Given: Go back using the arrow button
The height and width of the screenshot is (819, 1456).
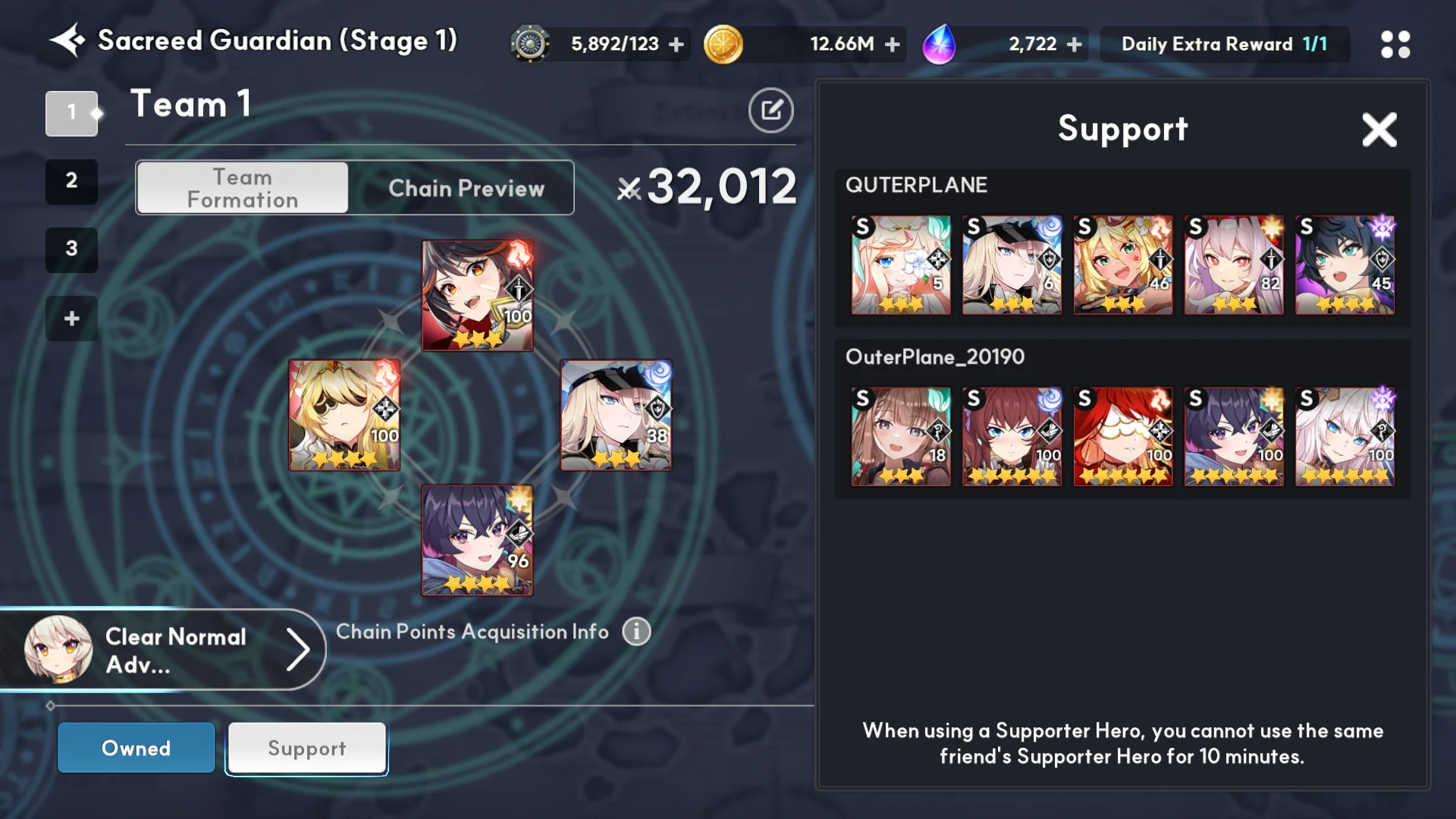Looking at the screenshot, I should click(67, 41).
